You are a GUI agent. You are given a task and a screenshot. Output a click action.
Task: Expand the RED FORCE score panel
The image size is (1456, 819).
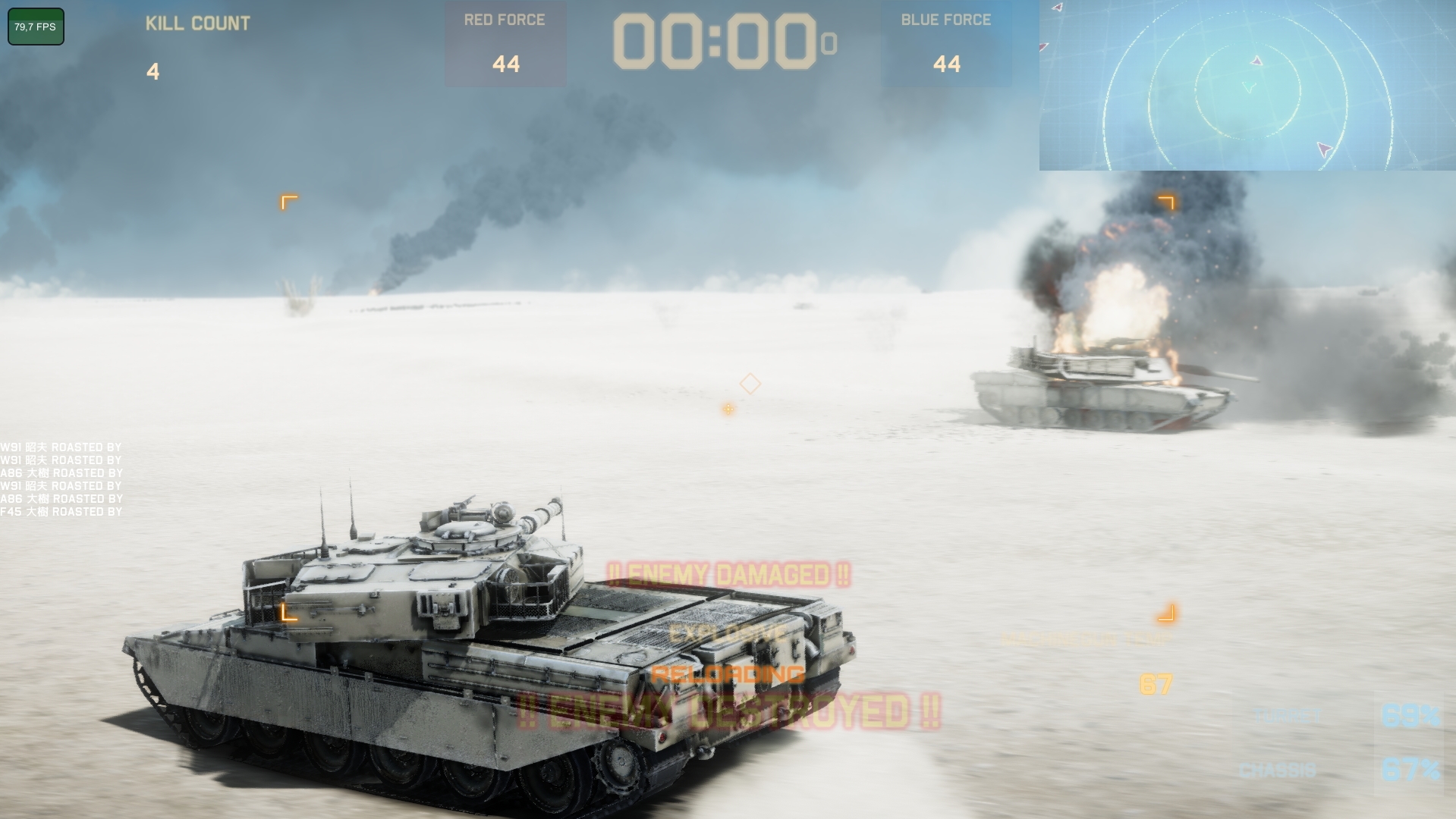(504, 42)
